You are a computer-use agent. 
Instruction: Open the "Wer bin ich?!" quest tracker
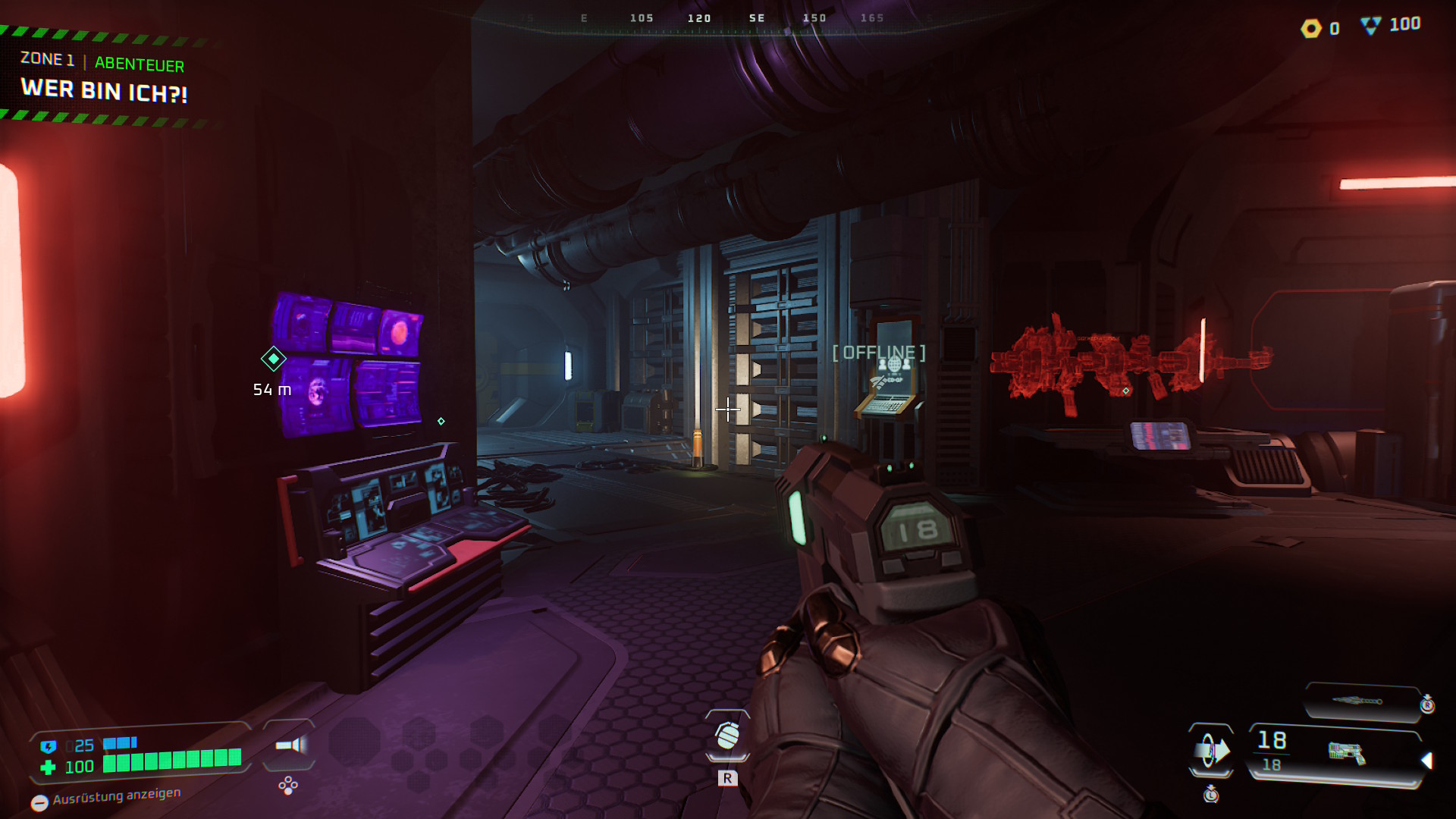(x=104, y=90)
